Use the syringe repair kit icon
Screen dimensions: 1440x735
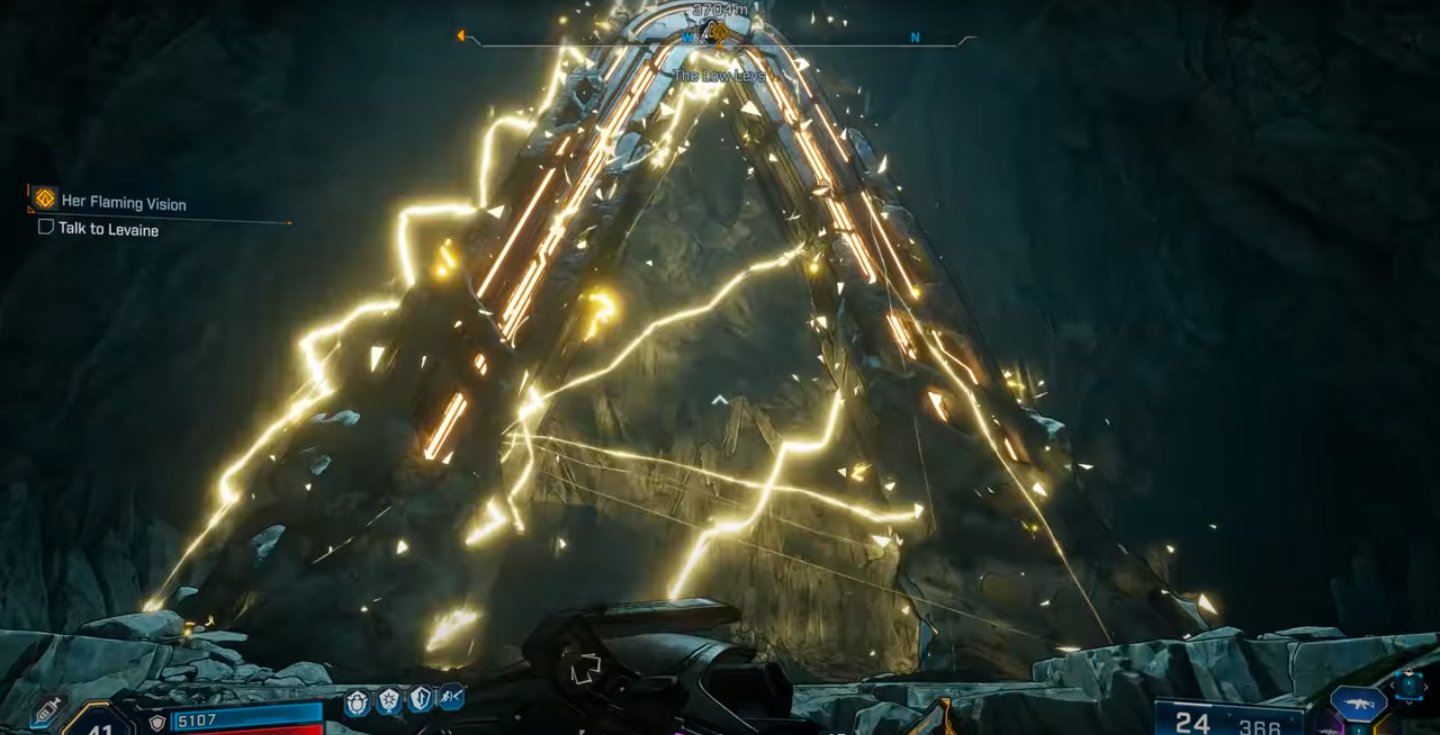47,712
